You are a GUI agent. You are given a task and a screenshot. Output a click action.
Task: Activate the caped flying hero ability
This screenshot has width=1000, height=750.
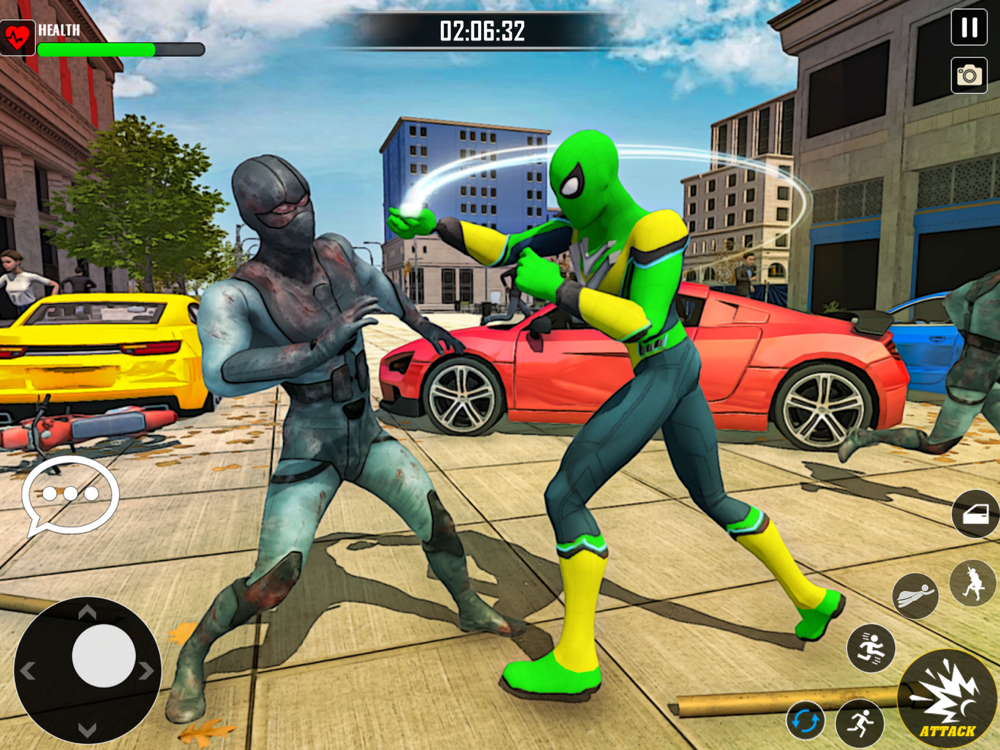(x=914, y=595)
